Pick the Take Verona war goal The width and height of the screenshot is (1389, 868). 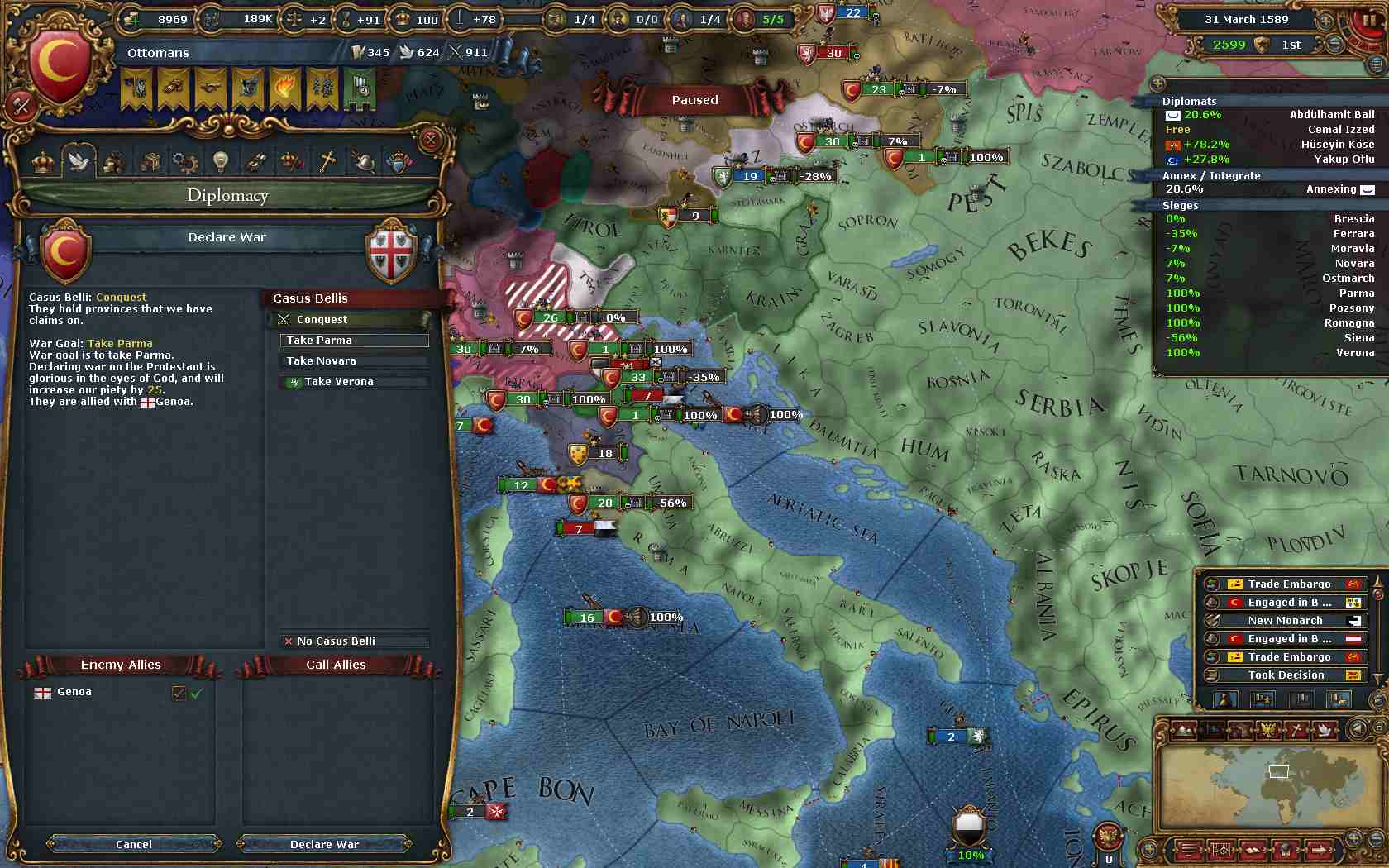[x=354, y=382]
